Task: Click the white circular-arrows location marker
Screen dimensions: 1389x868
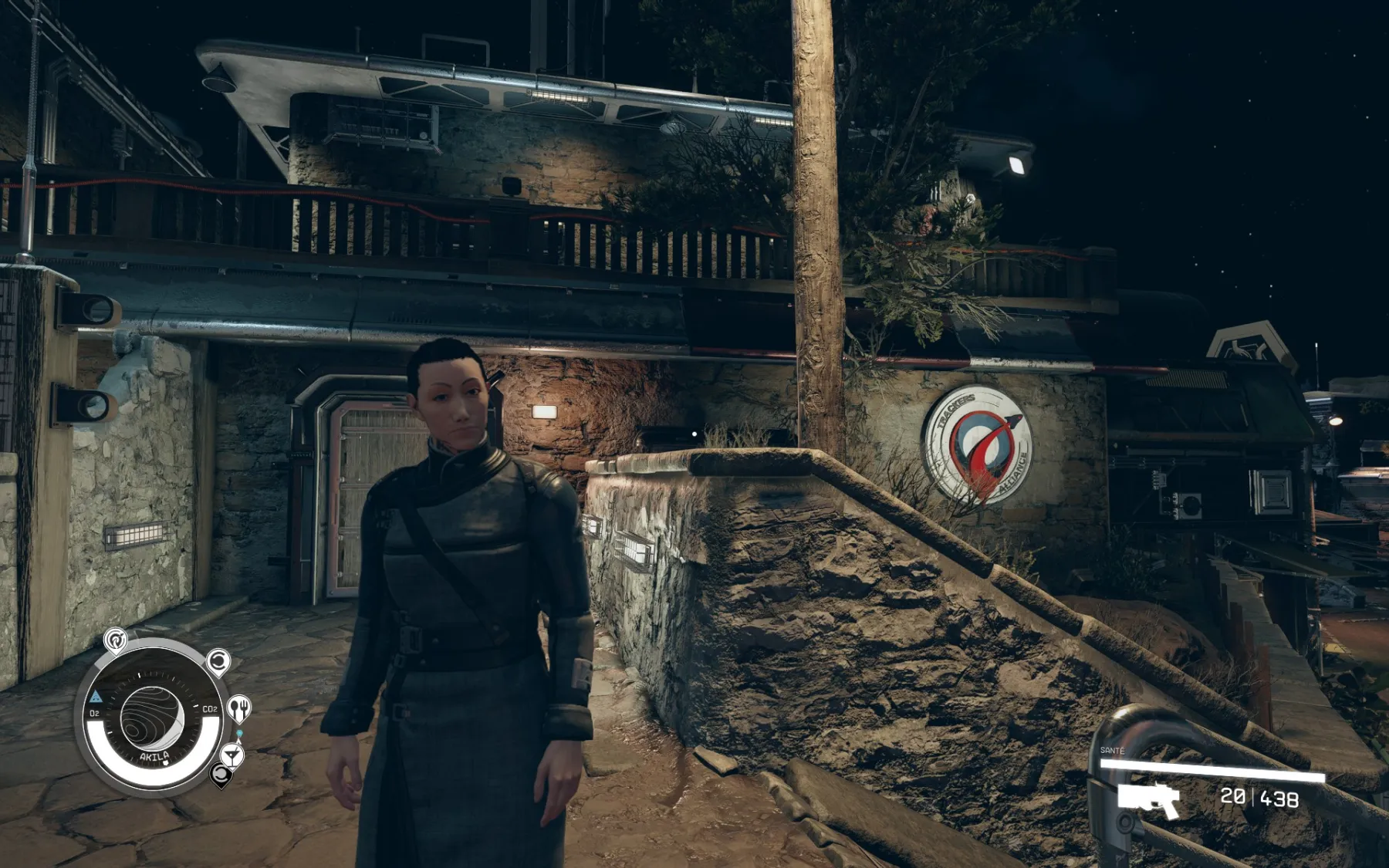Action: (218, 661)
